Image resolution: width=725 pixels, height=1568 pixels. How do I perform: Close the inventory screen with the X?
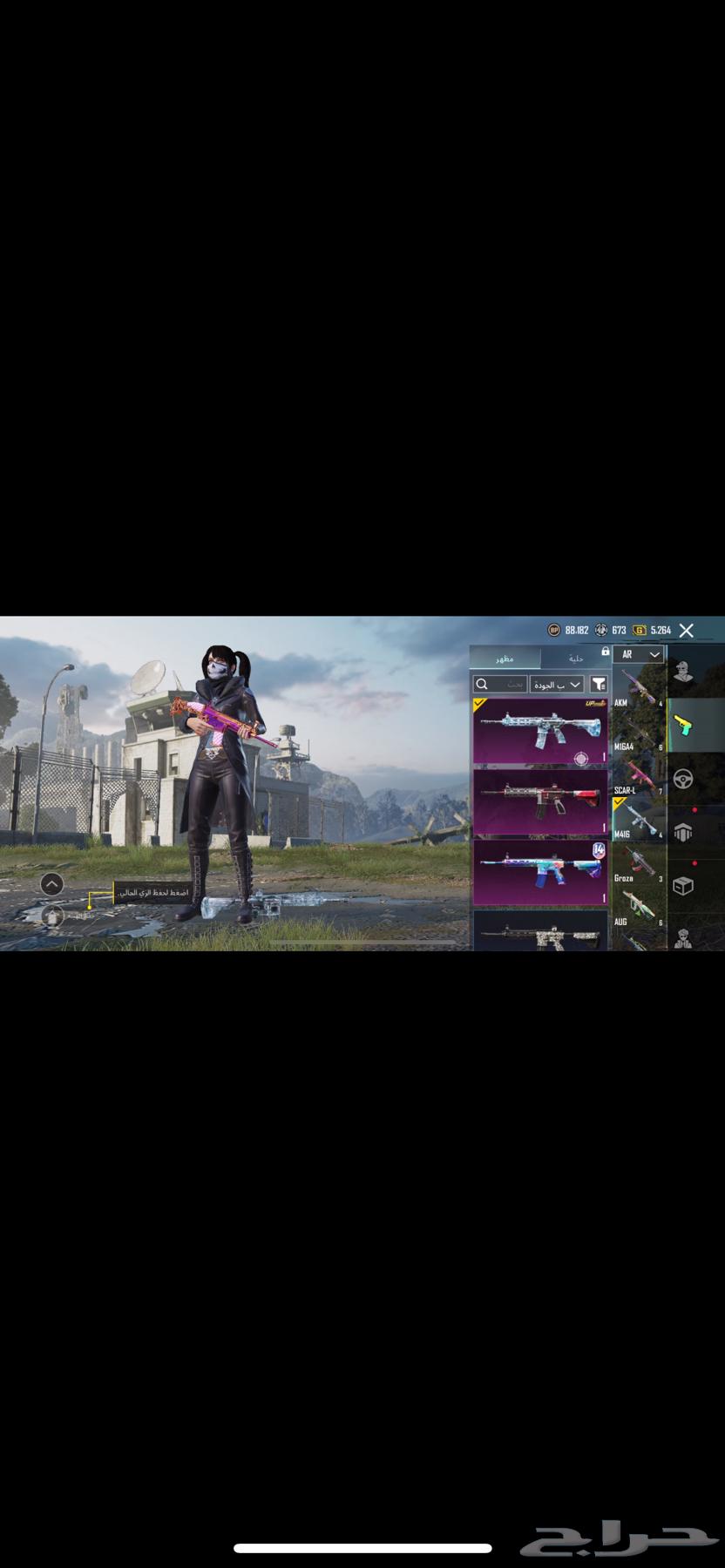click(687, 630)
